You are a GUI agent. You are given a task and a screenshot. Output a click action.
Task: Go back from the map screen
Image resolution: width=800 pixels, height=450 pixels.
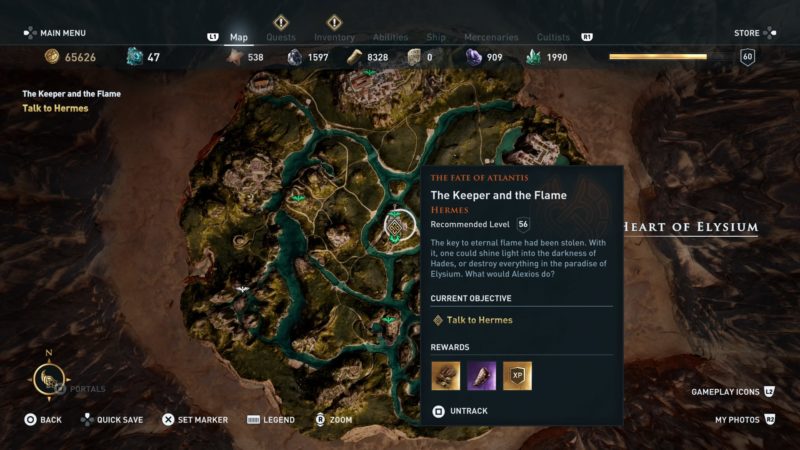click(43, 420)
